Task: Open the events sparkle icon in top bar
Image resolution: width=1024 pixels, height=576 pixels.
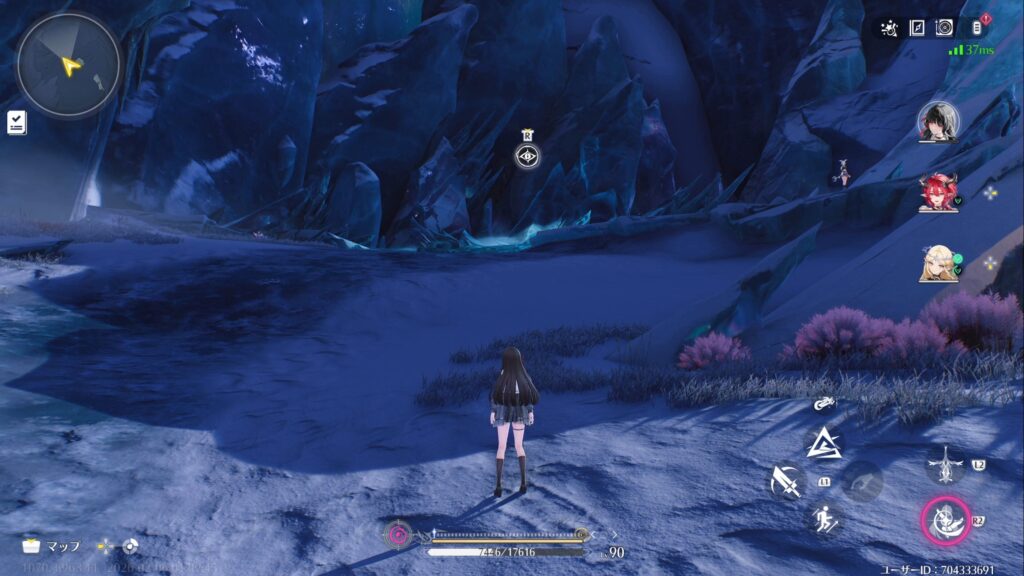Action: point(889,28)
